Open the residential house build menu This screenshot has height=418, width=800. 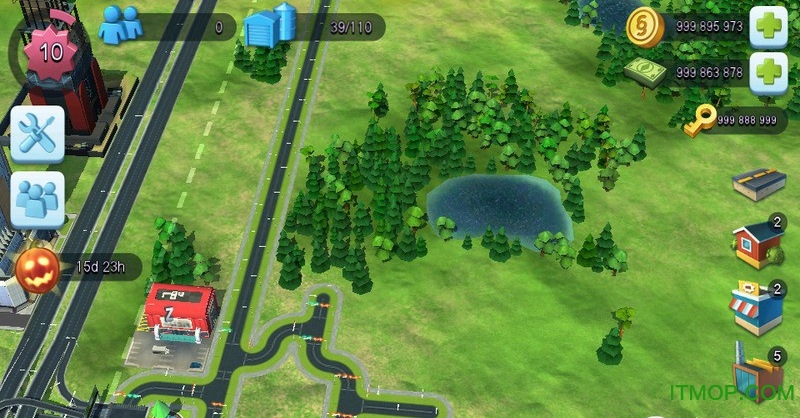pyautogui.click(x=757, y=244)
